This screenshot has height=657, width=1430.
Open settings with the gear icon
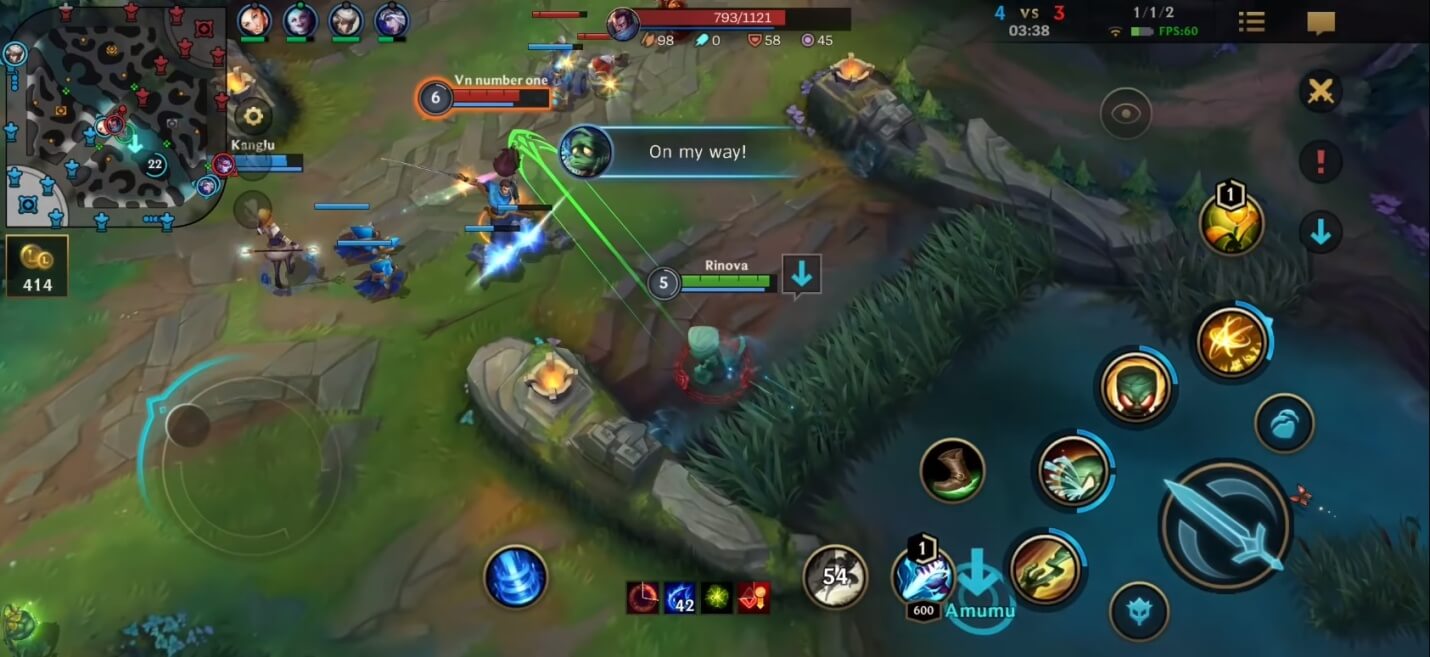tap(253, 117)
